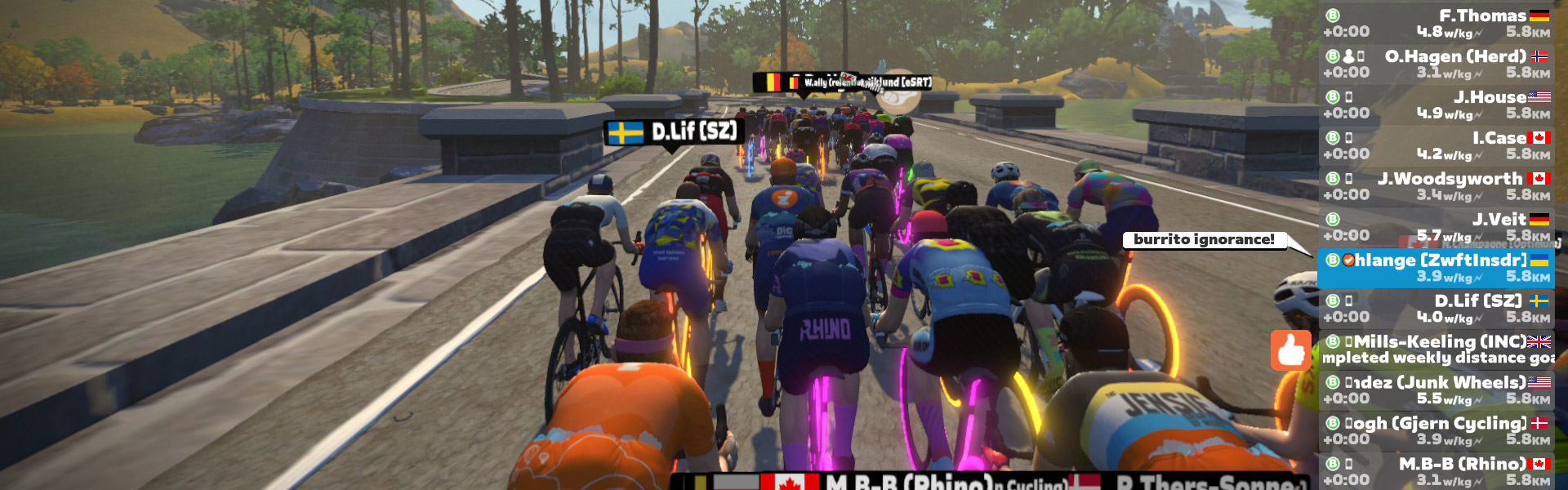Screen dimensions: 1568x490
Task: Click J.House in the nearby riders list
Action: pos(1437,105)
